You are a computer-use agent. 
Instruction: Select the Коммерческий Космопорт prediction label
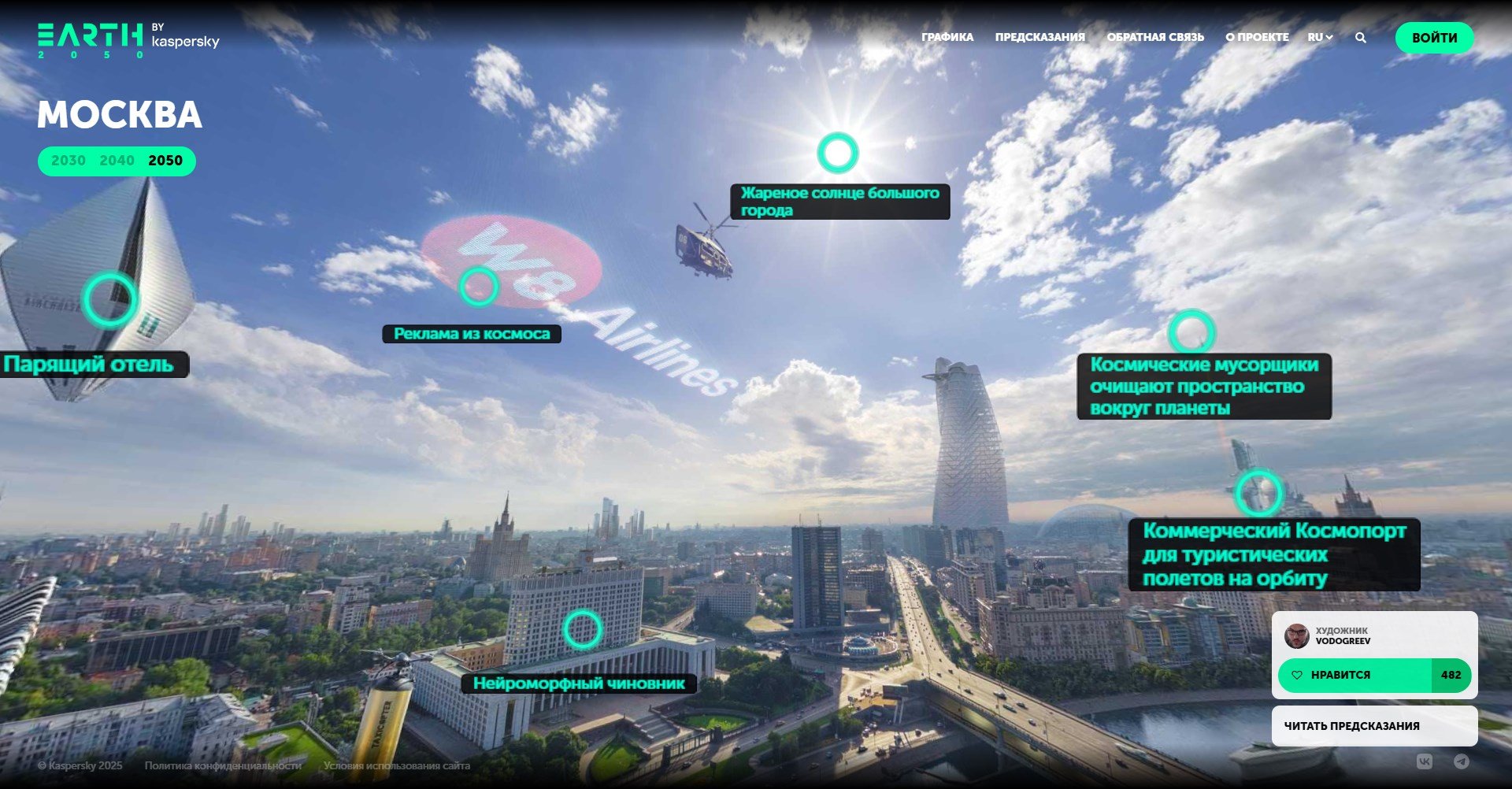(1273, 554)
